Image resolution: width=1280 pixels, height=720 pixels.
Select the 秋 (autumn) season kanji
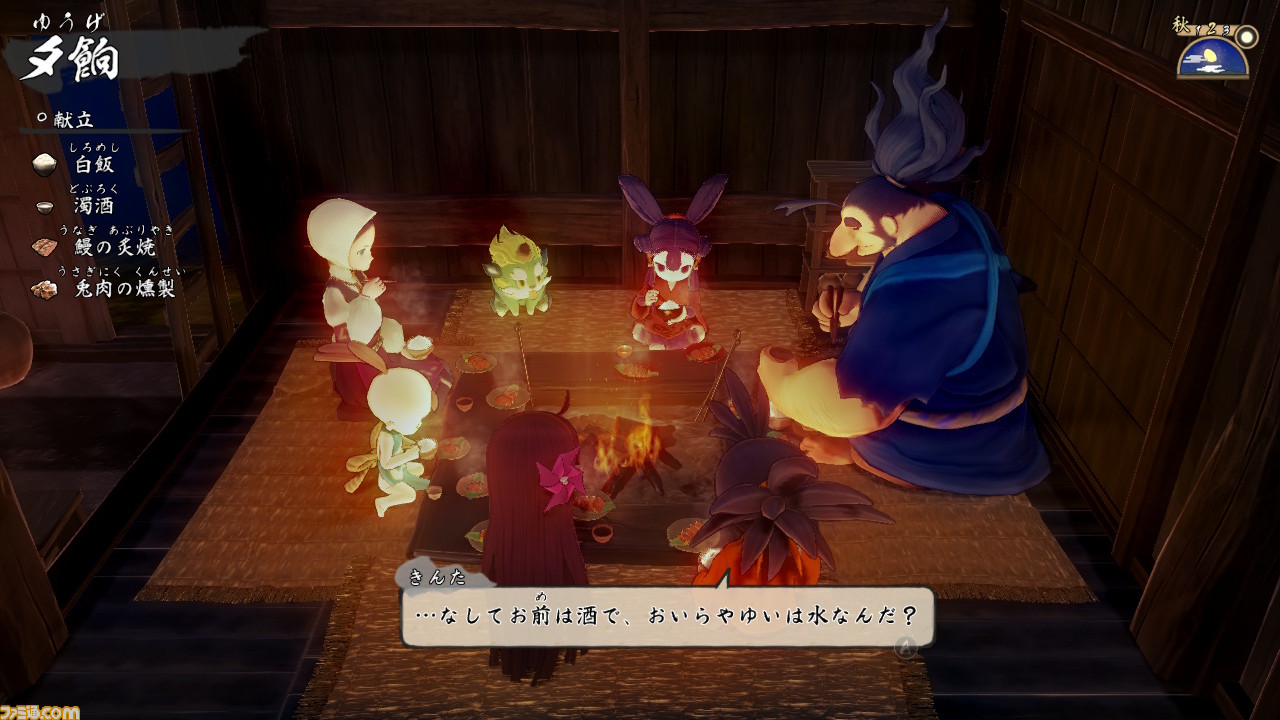coord(1181,23)
